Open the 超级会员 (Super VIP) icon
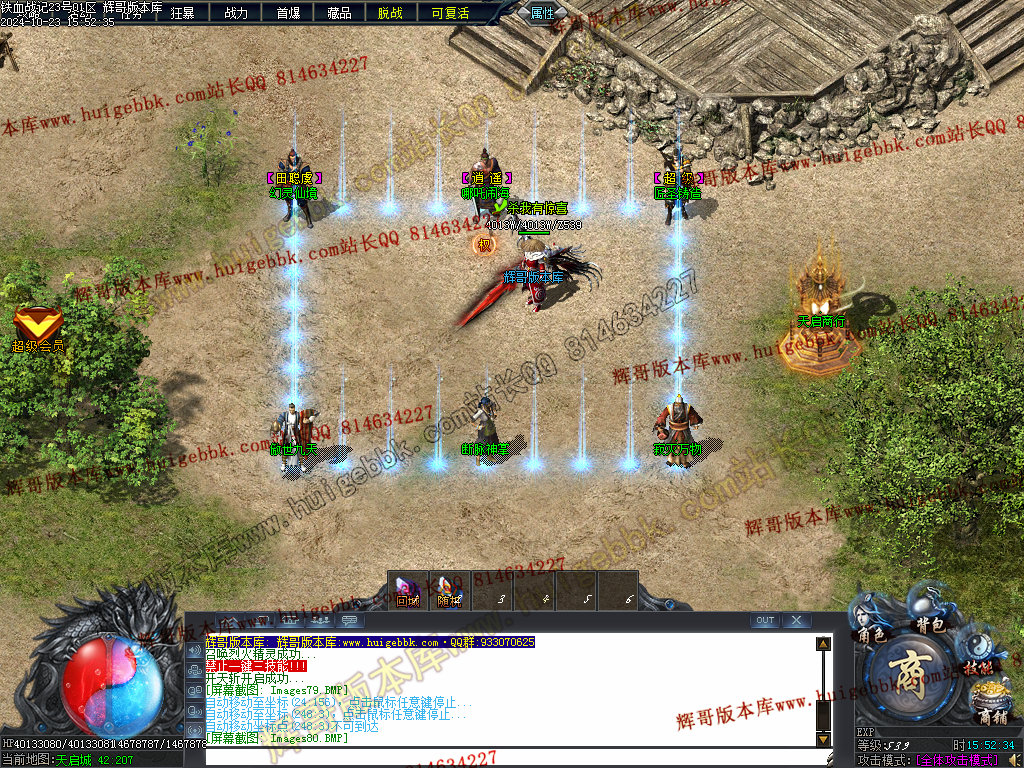The width and height of the screenshot is (1024, 768). (x=38, y=328)
